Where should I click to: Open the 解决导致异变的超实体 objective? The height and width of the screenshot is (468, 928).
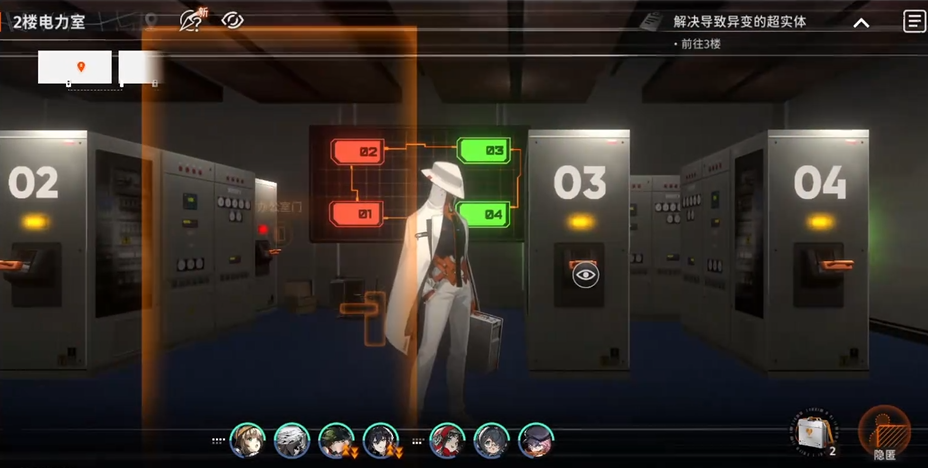coord(740,21)
